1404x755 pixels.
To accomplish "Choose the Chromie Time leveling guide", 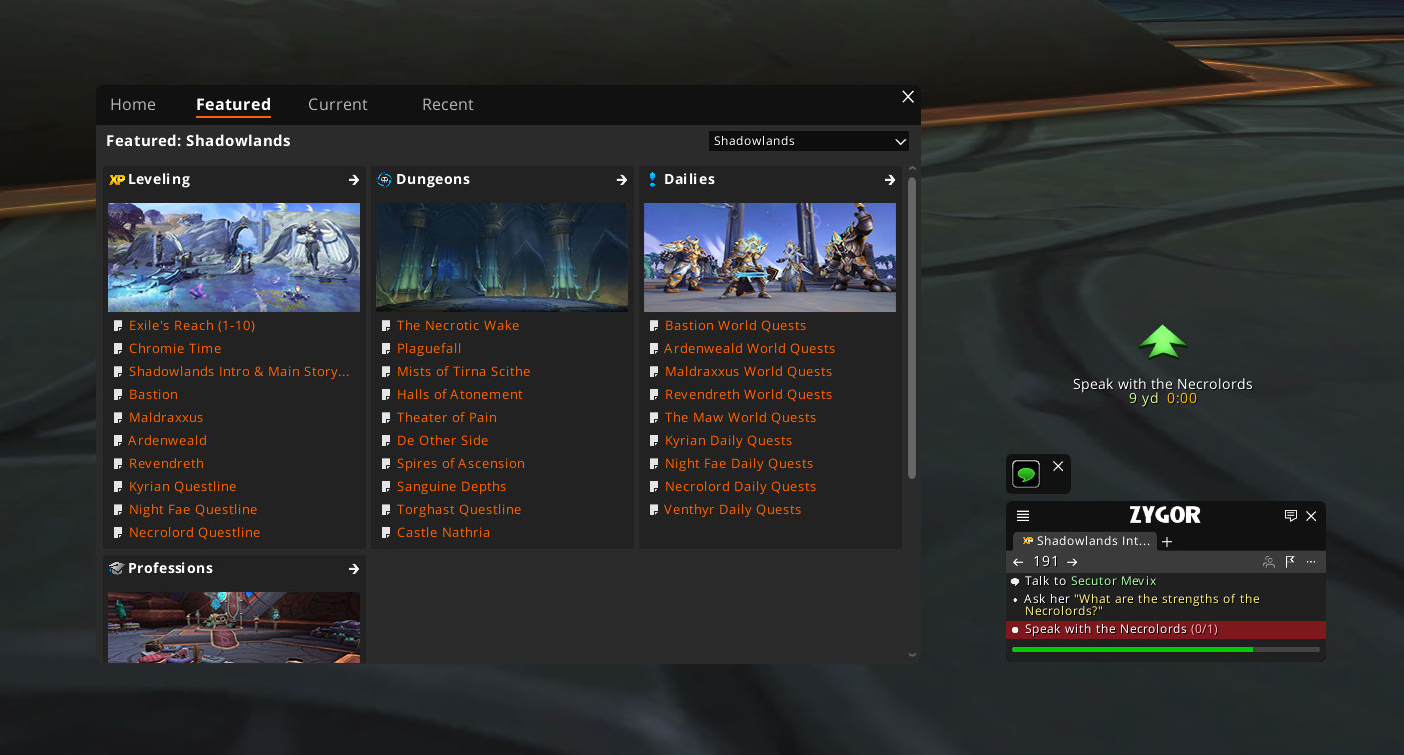I will (x=175, y=349).
